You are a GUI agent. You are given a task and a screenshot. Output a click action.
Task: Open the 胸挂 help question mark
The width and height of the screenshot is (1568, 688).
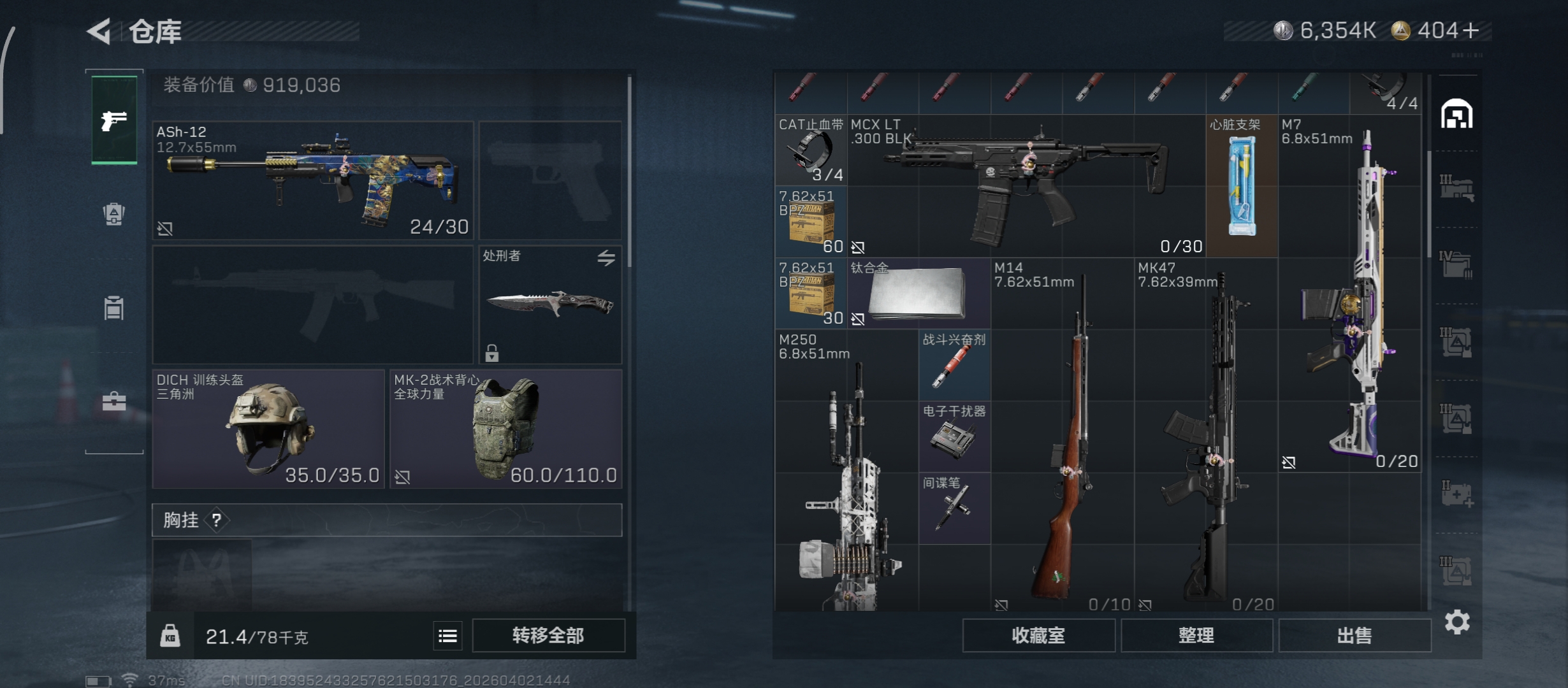(217, 520)
